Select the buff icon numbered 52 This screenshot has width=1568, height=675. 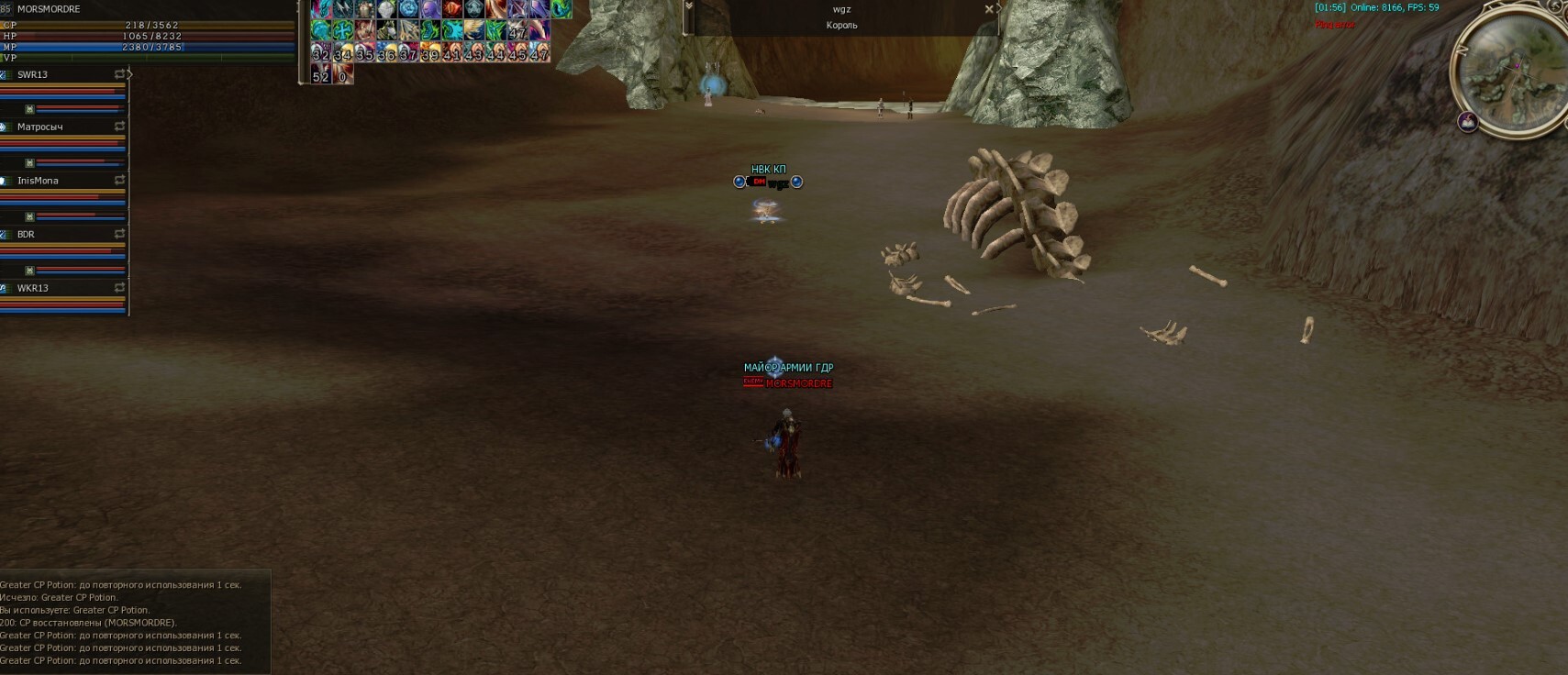[x=320, y=75]
